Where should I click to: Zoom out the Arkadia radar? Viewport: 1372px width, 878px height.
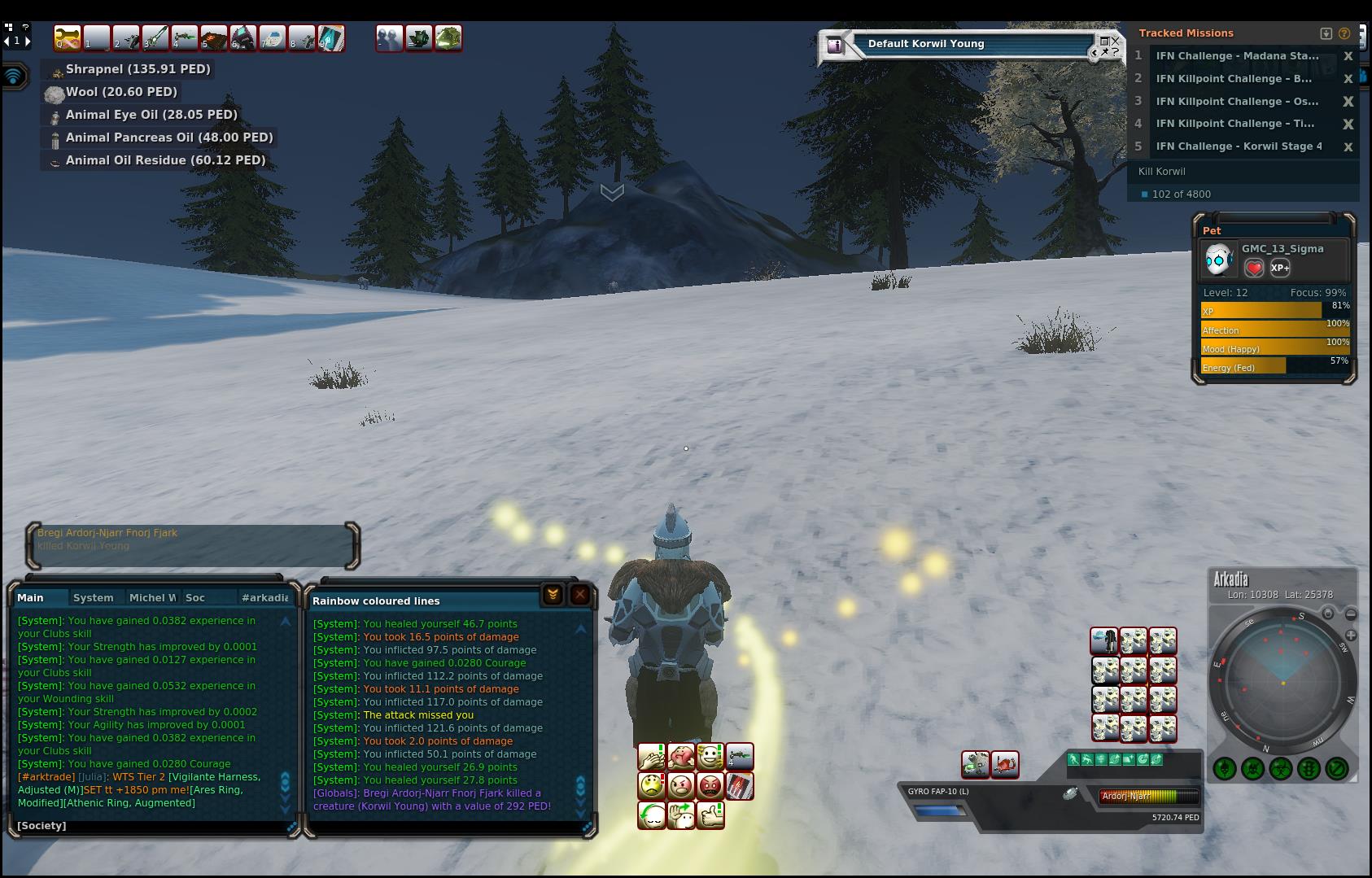click(x=1351, y=614)
